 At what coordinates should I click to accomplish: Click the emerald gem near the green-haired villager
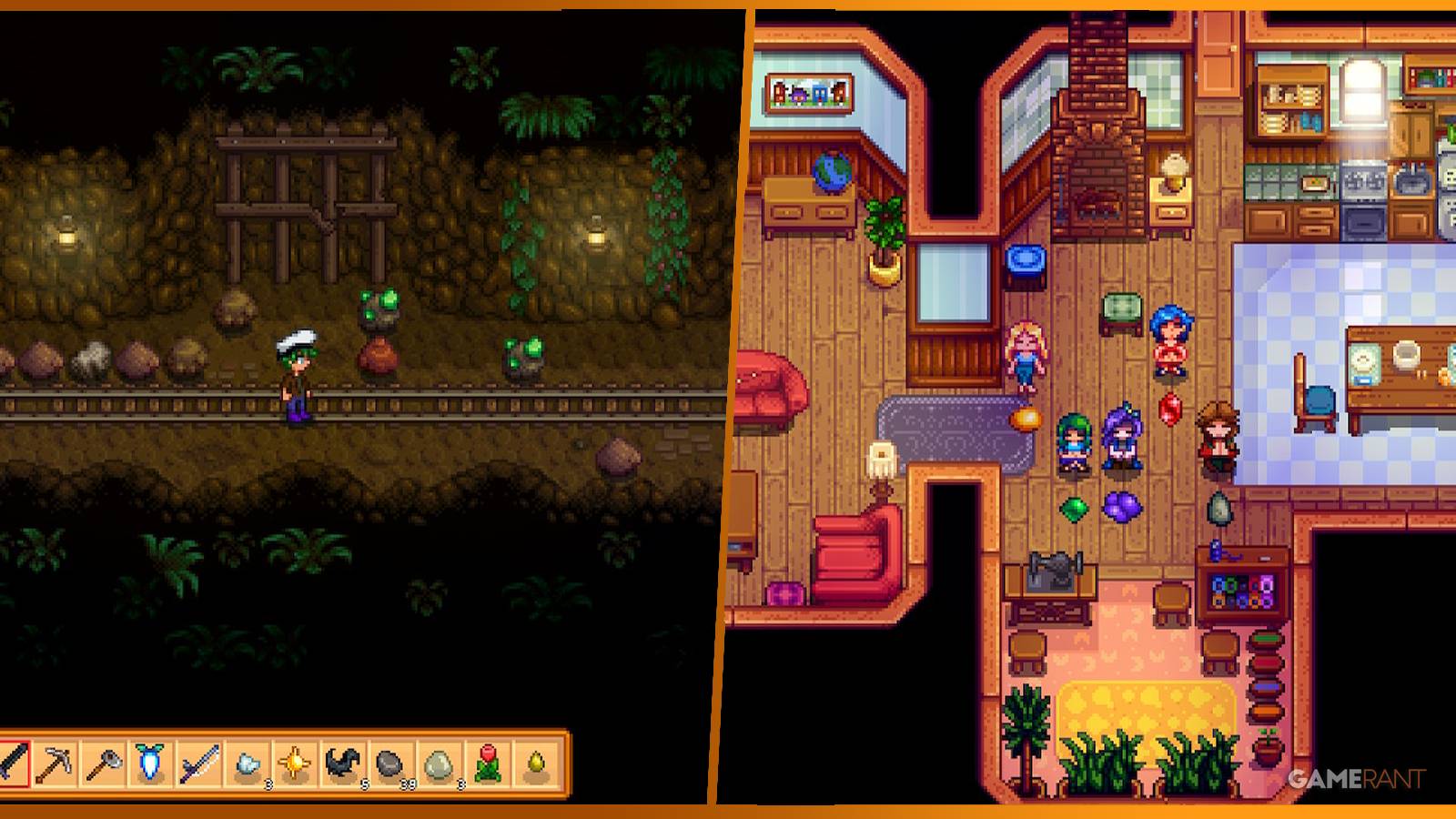tap(1074, 508)
